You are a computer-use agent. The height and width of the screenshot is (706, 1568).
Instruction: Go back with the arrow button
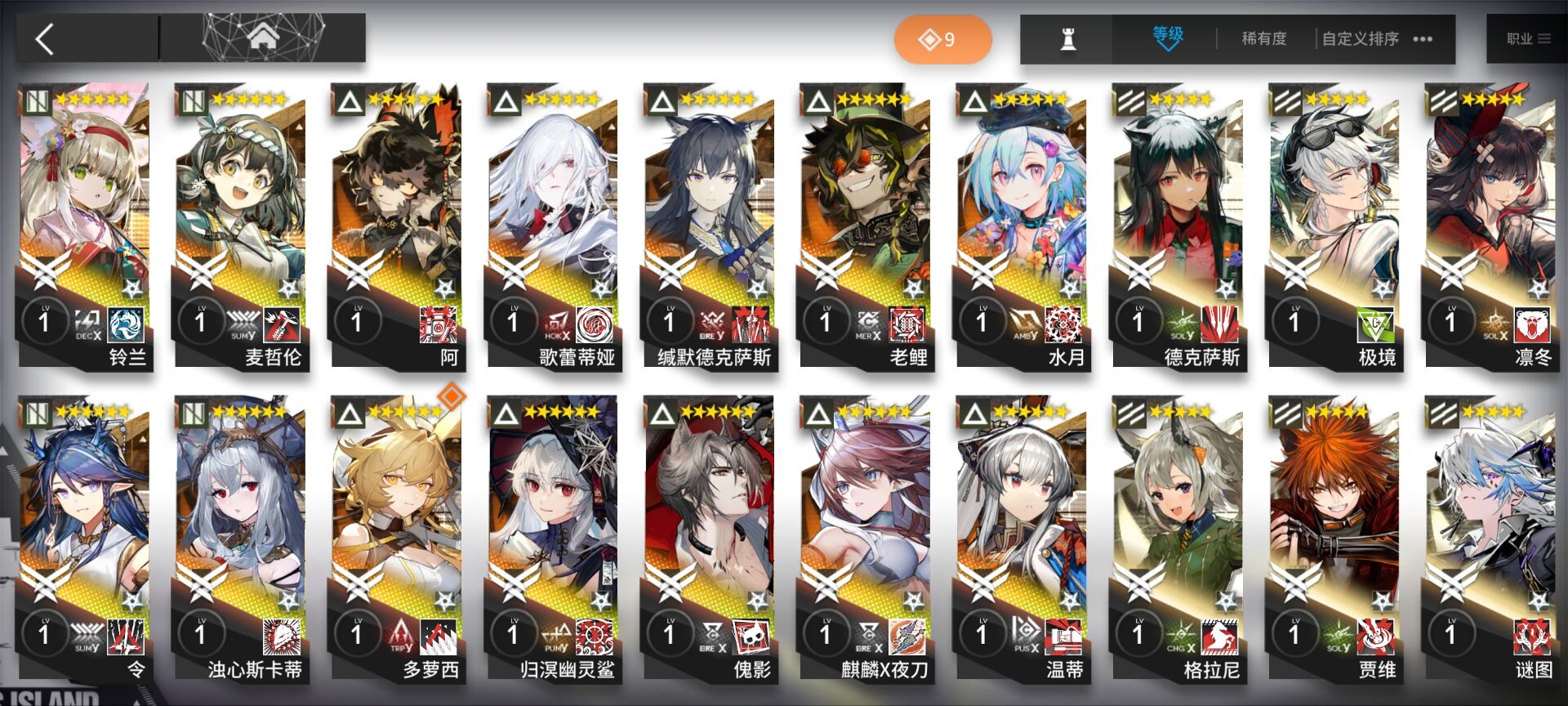46,38
